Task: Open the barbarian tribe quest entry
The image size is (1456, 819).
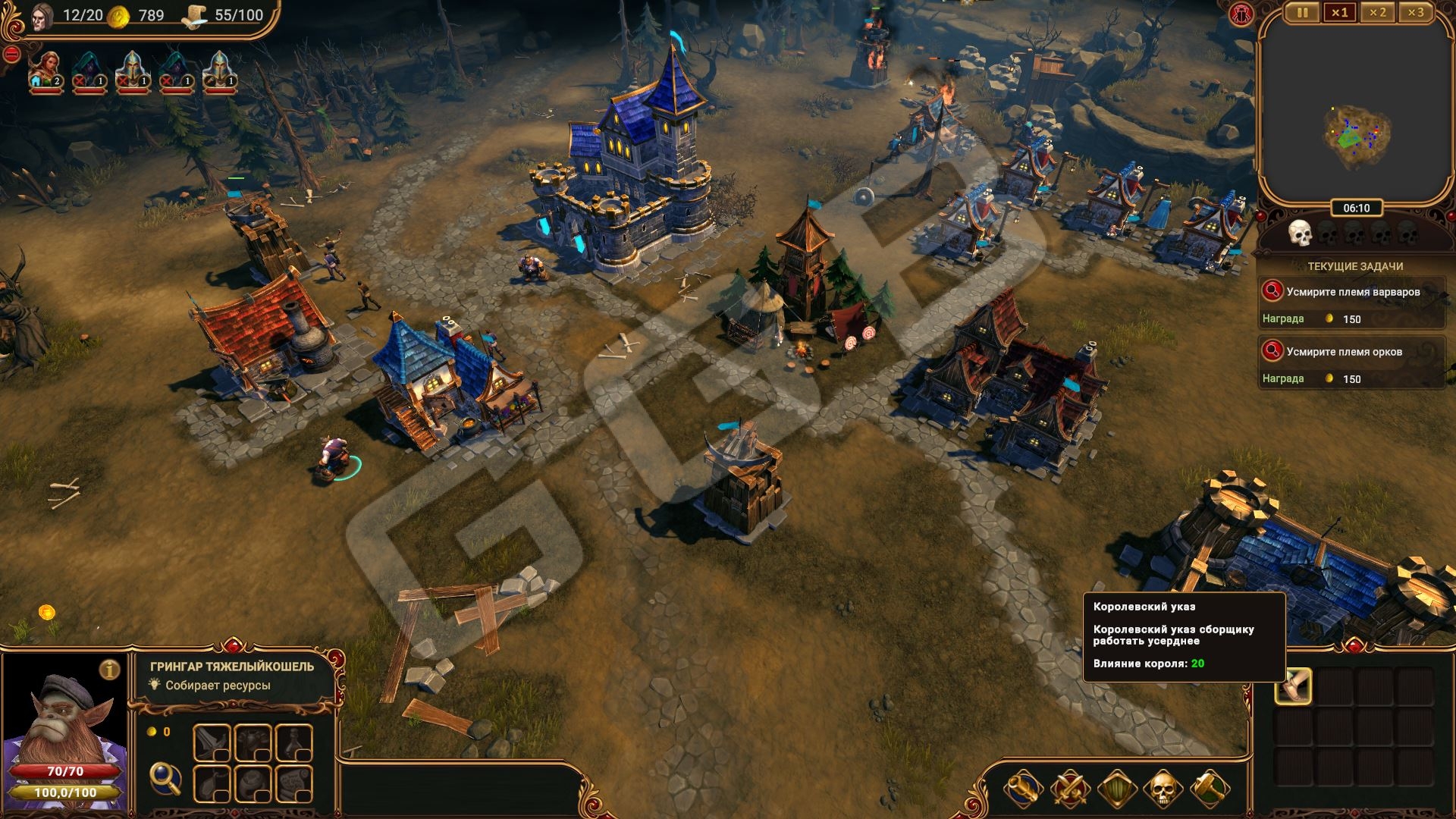Action: point(1352,292)
